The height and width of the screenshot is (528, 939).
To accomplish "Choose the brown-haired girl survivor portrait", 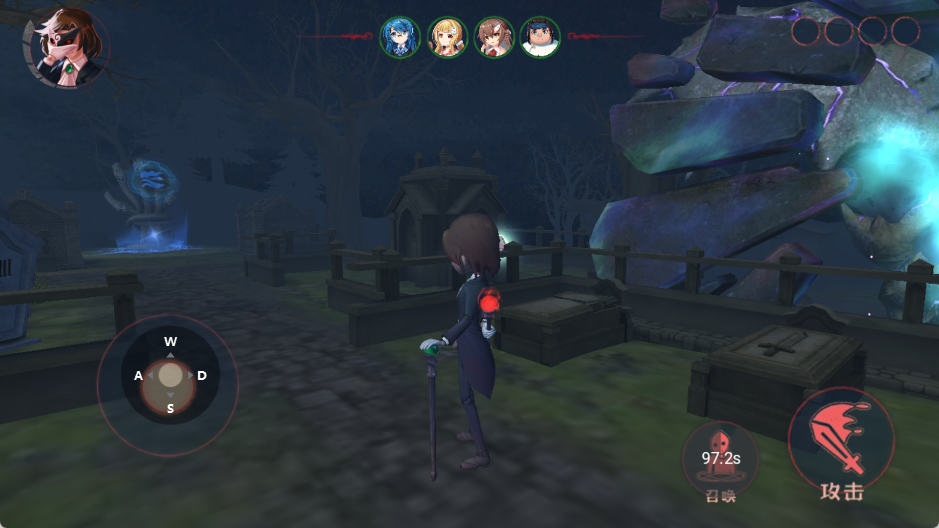I will 494,38.
